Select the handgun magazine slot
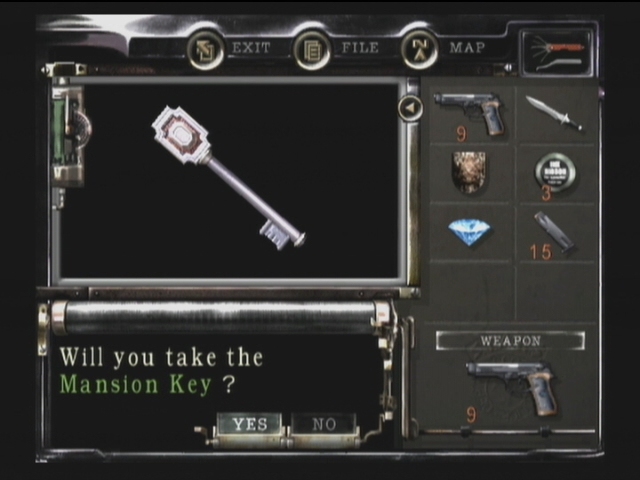Image resolution: width=640 pixels, height=480 pixels. pyautogui.click(x=553, y=233)
